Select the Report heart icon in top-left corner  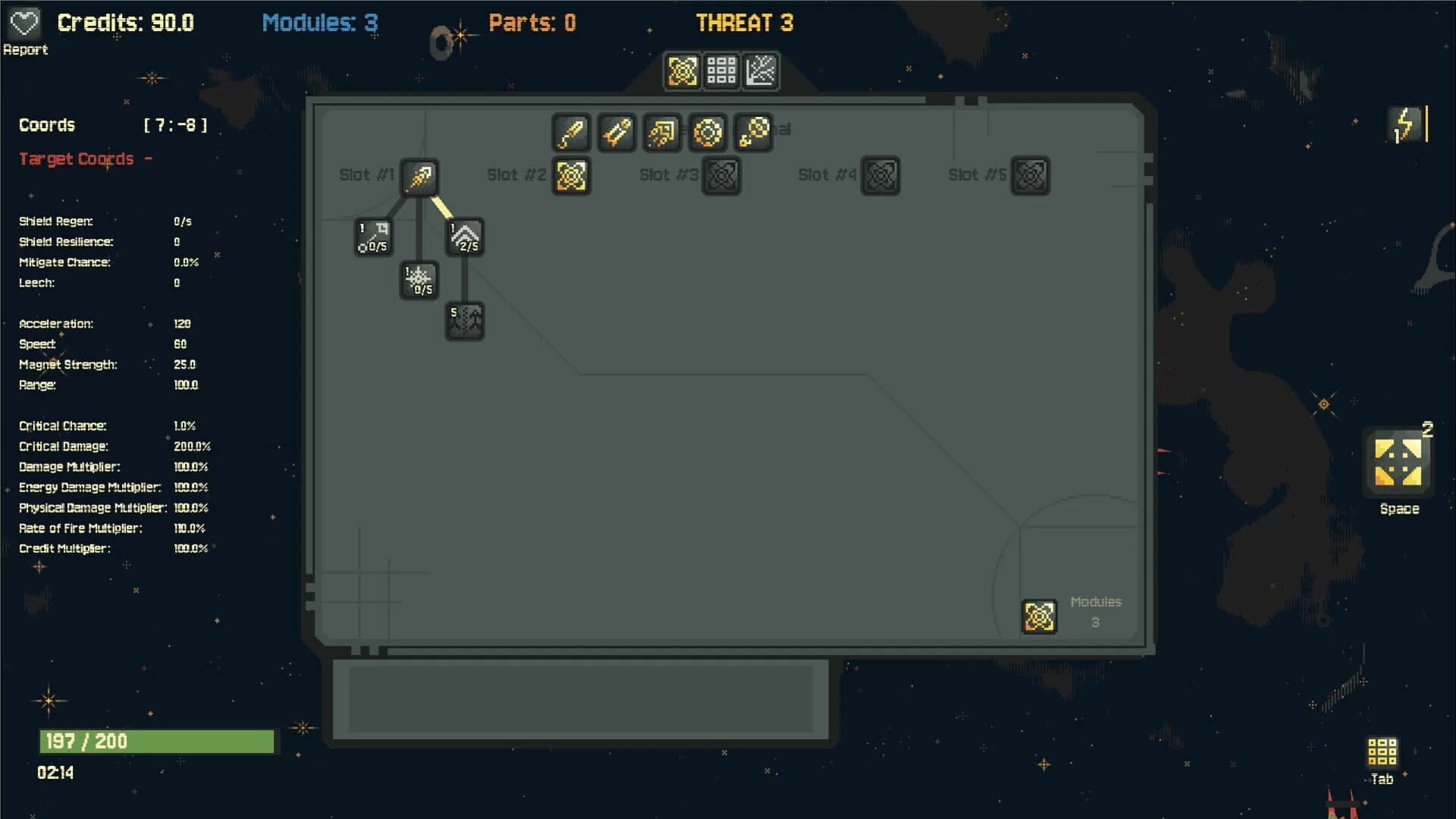coord(25,23)
